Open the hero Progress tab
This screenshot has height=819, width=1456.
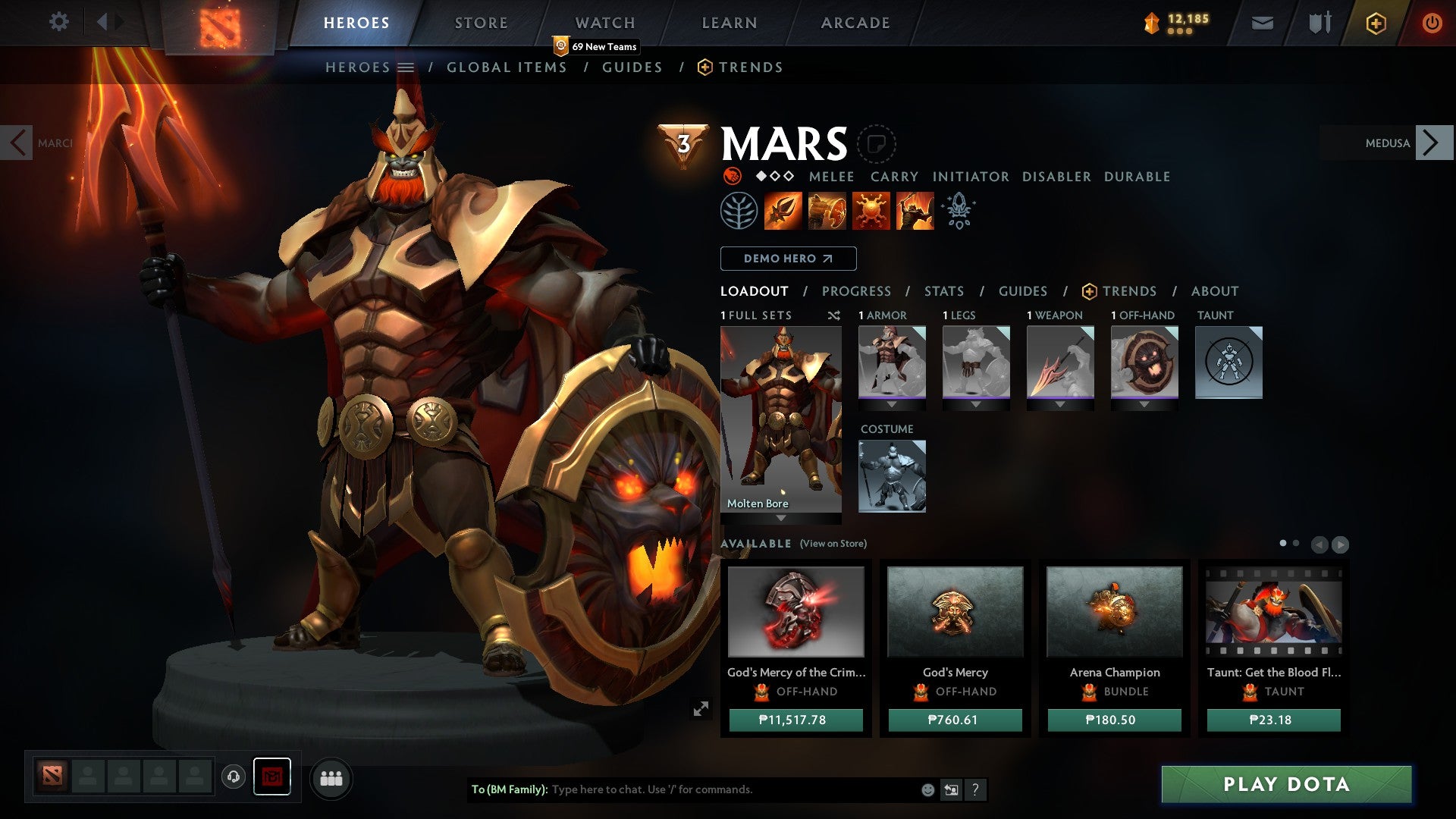856,291
